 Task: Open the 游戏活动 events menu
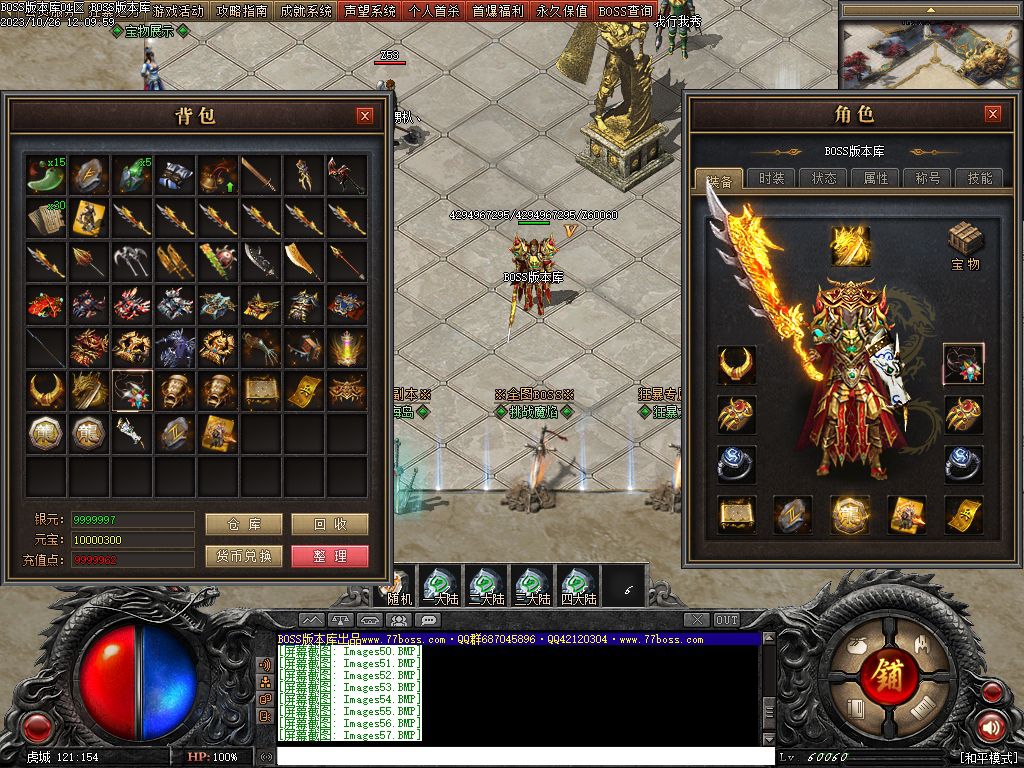178,11
